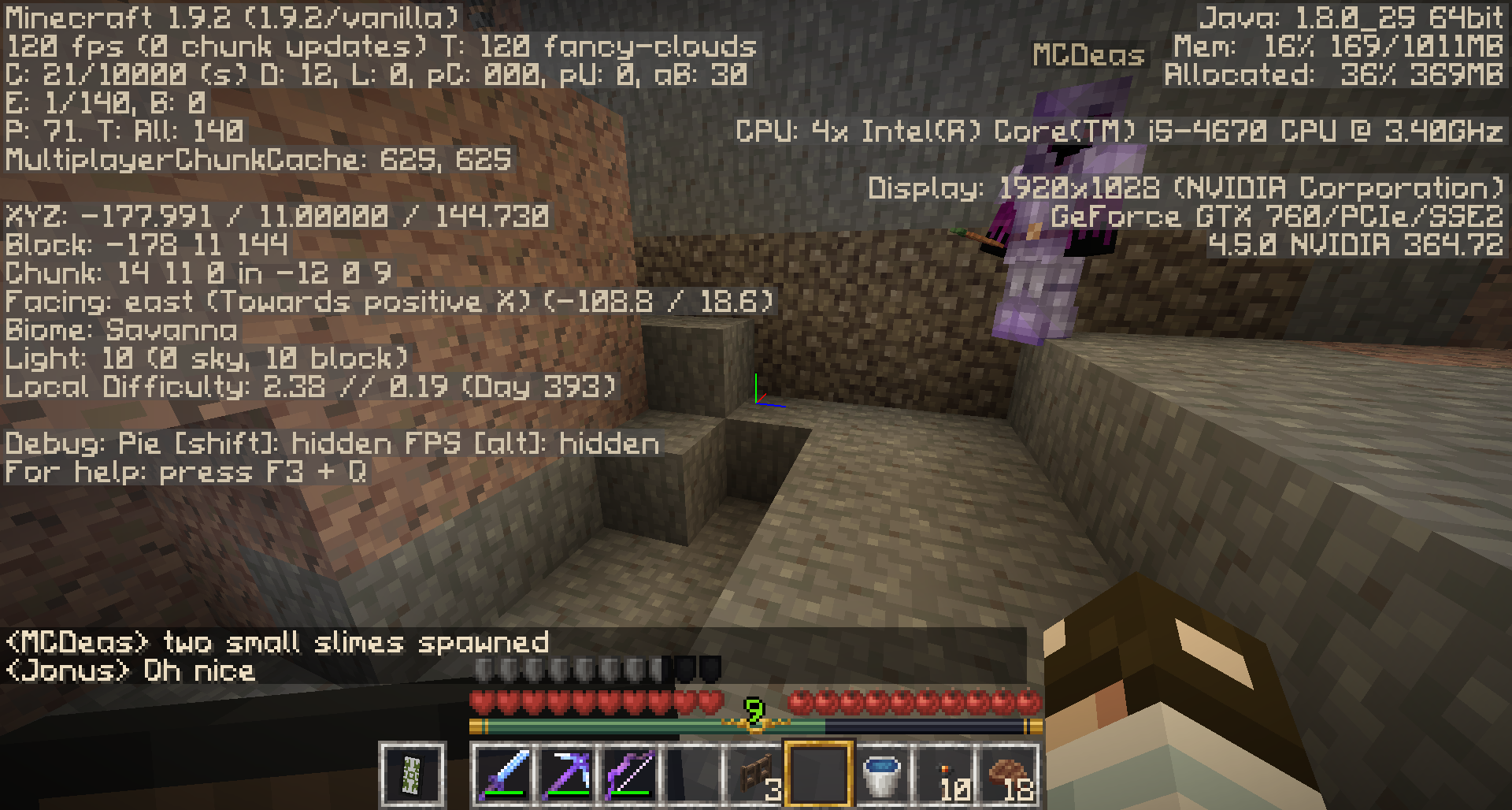Select the enchanted diamond pickaxe slot
The width and height of the screenshot is (1512, 810).
[x=566, y=774]
